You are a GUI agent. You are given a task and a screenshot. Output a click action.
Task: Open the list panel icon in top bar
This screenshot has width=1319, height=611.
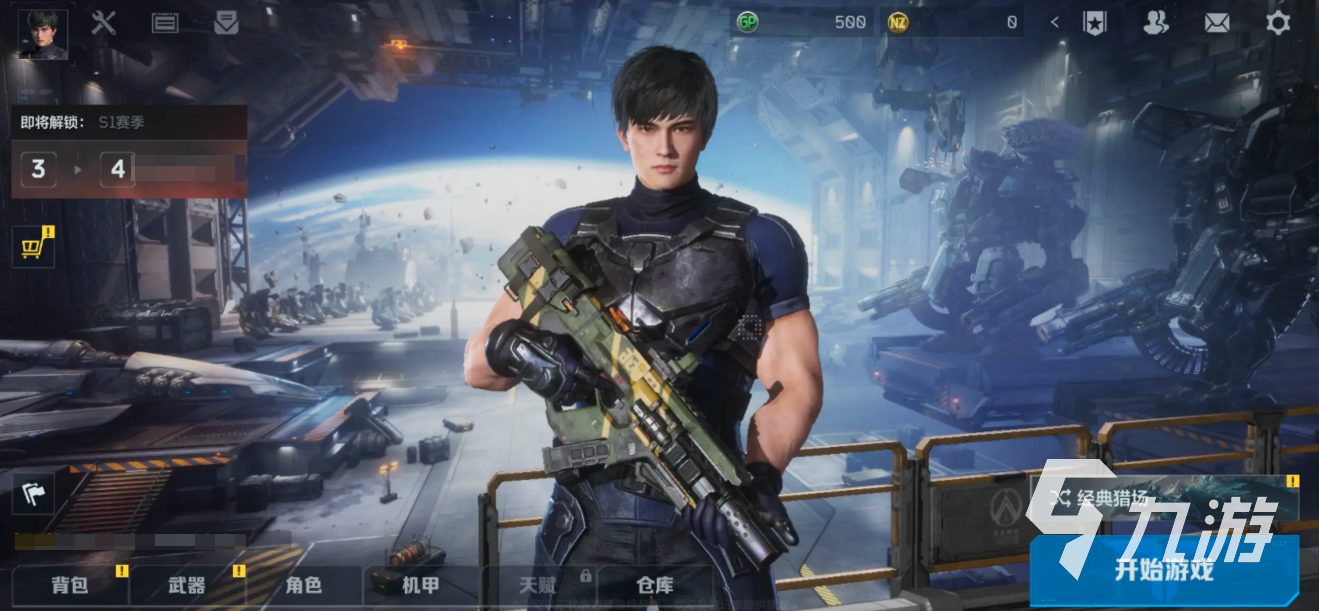tap(165, 22)
